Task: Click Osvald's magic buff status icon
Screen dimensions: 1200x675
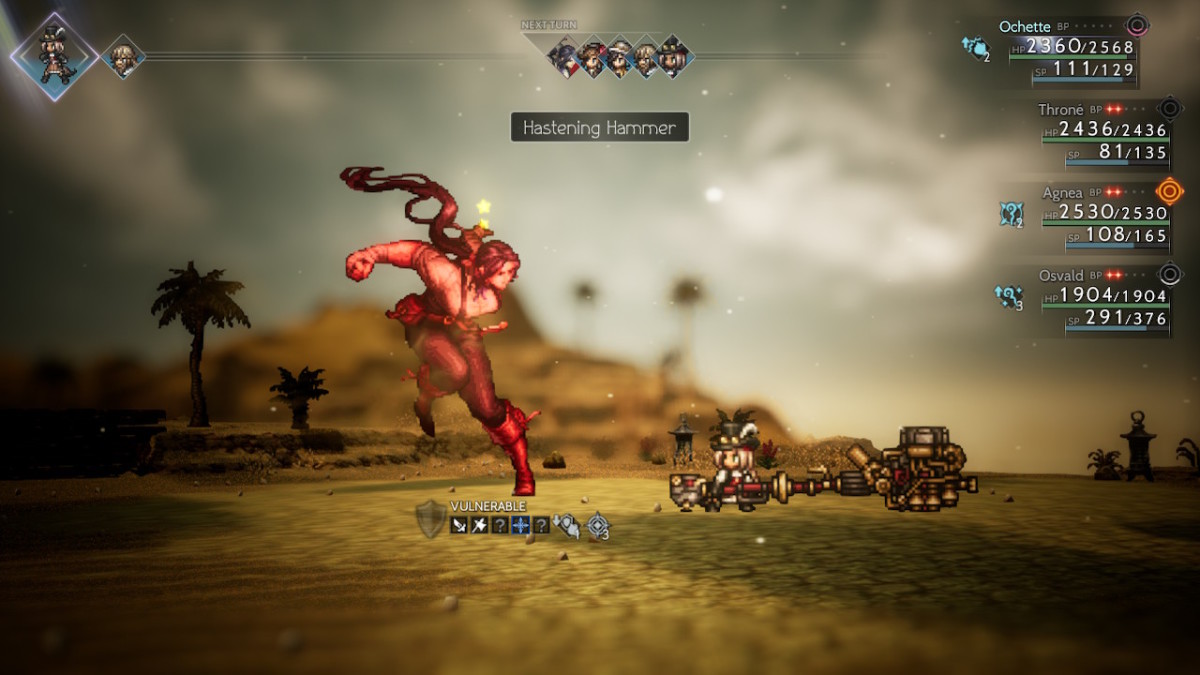Action: pyautogui.click(x=1007, y=297)
